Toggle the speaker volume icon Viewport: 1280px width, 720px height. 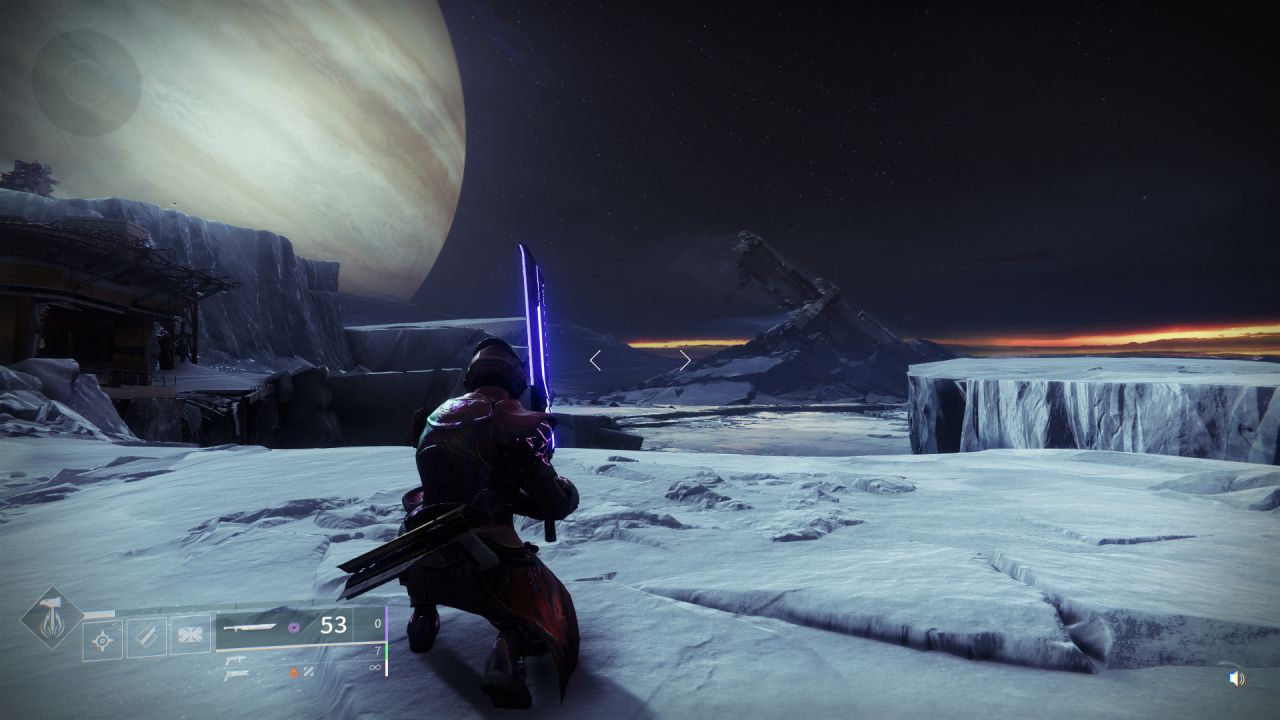(x=1237, y=679)
